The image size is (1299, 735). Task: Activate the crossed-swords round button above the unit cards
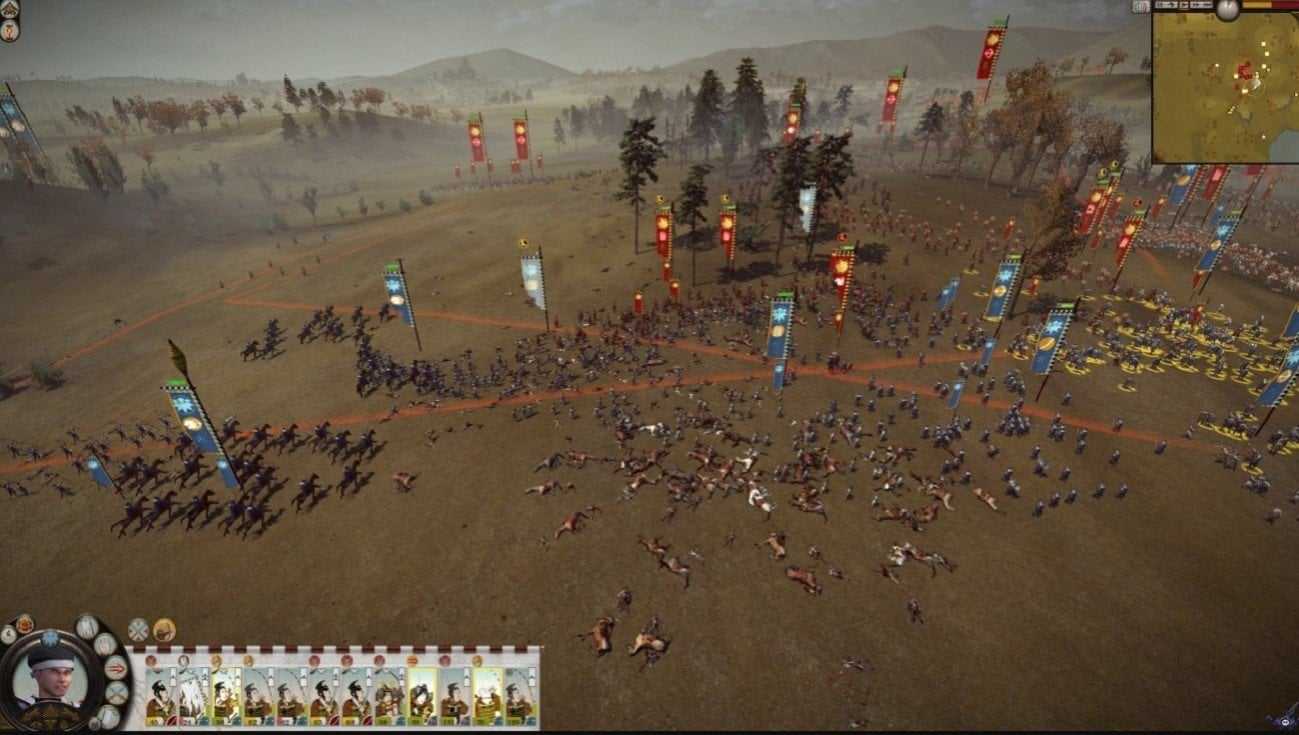point(138,630)
